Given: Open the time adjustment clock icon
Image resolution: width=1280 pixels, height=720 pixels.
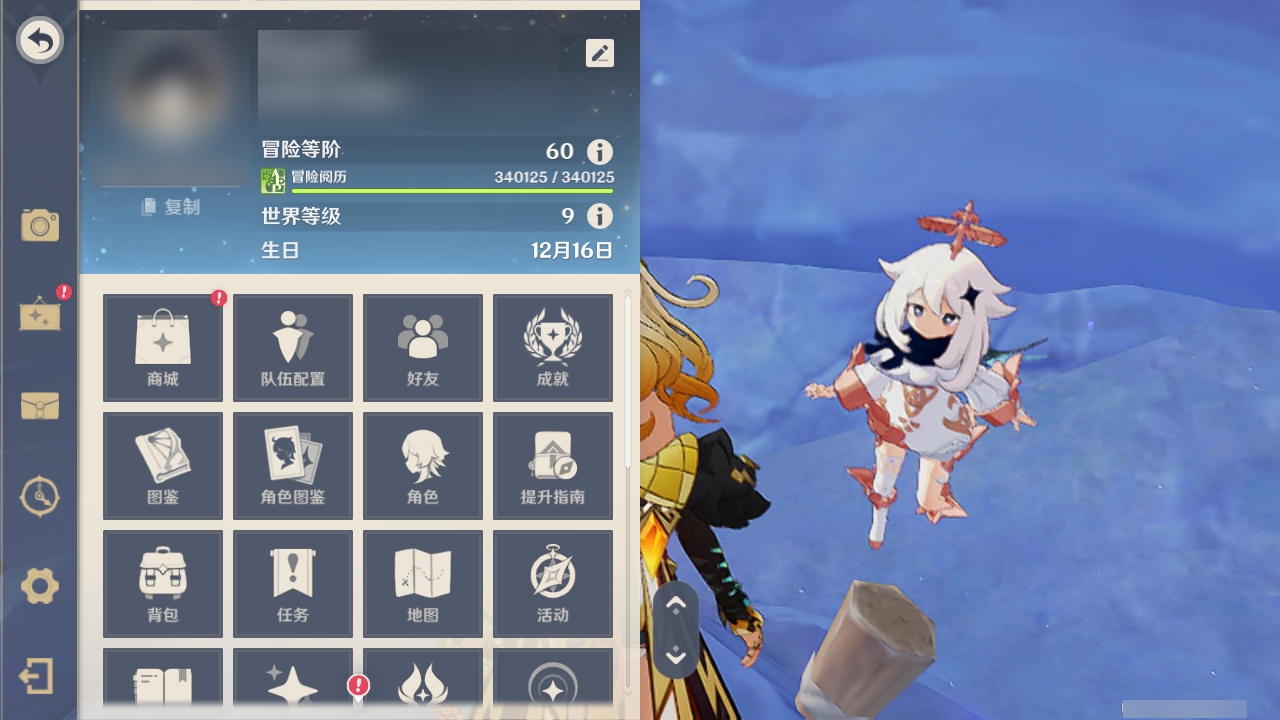Looking at the screenshot, I should pyautogui.click(x=40, y=497).
